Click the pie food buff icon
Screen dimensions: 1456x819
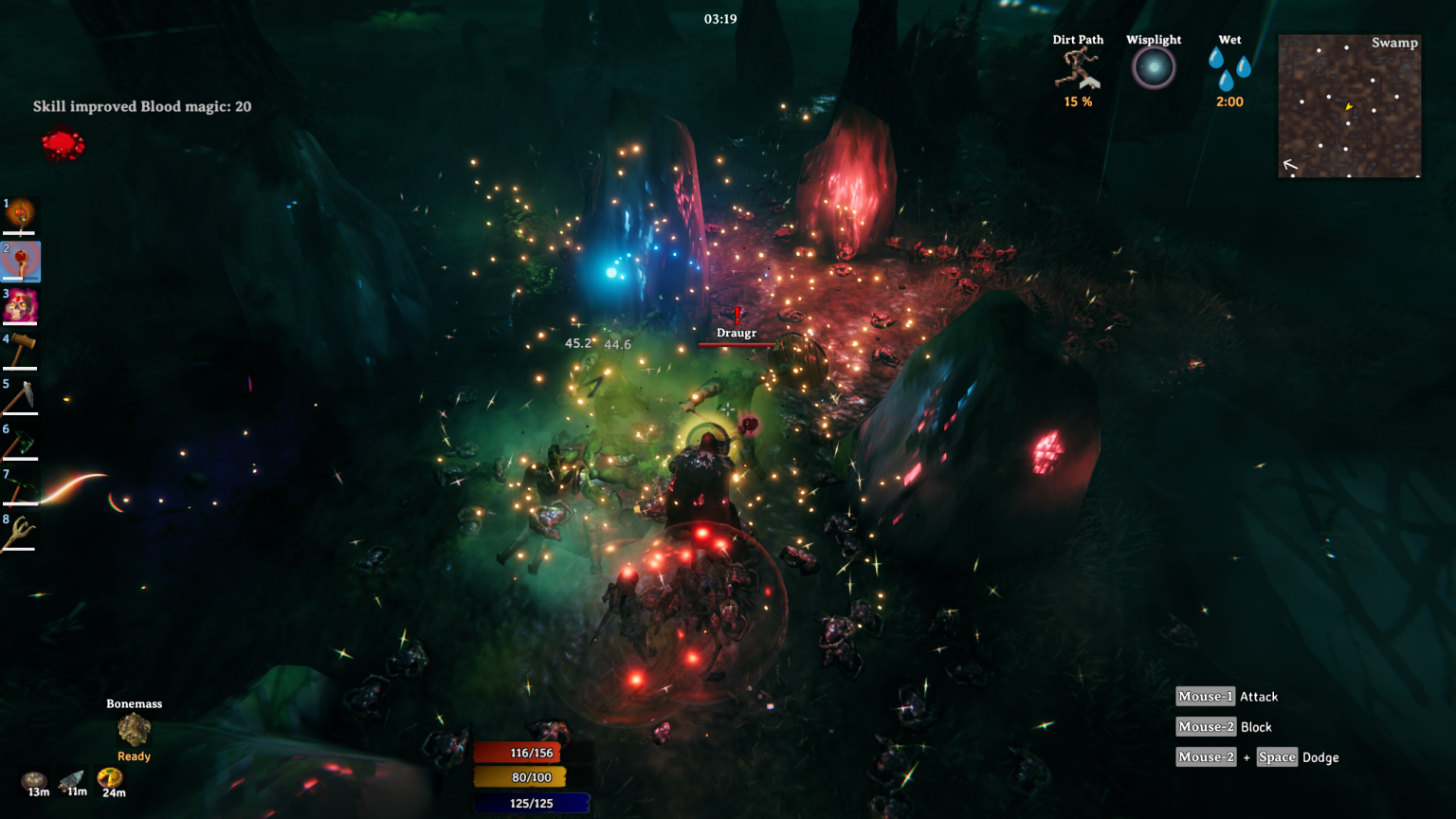[x=110, y=778]
